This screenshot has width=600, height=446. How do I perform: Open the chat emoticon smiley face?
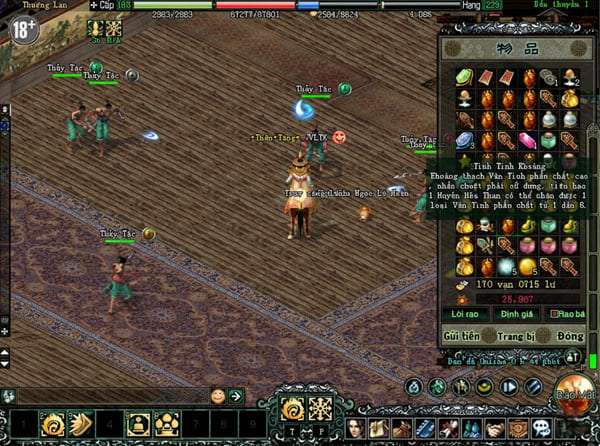click(x=218, y=396)
